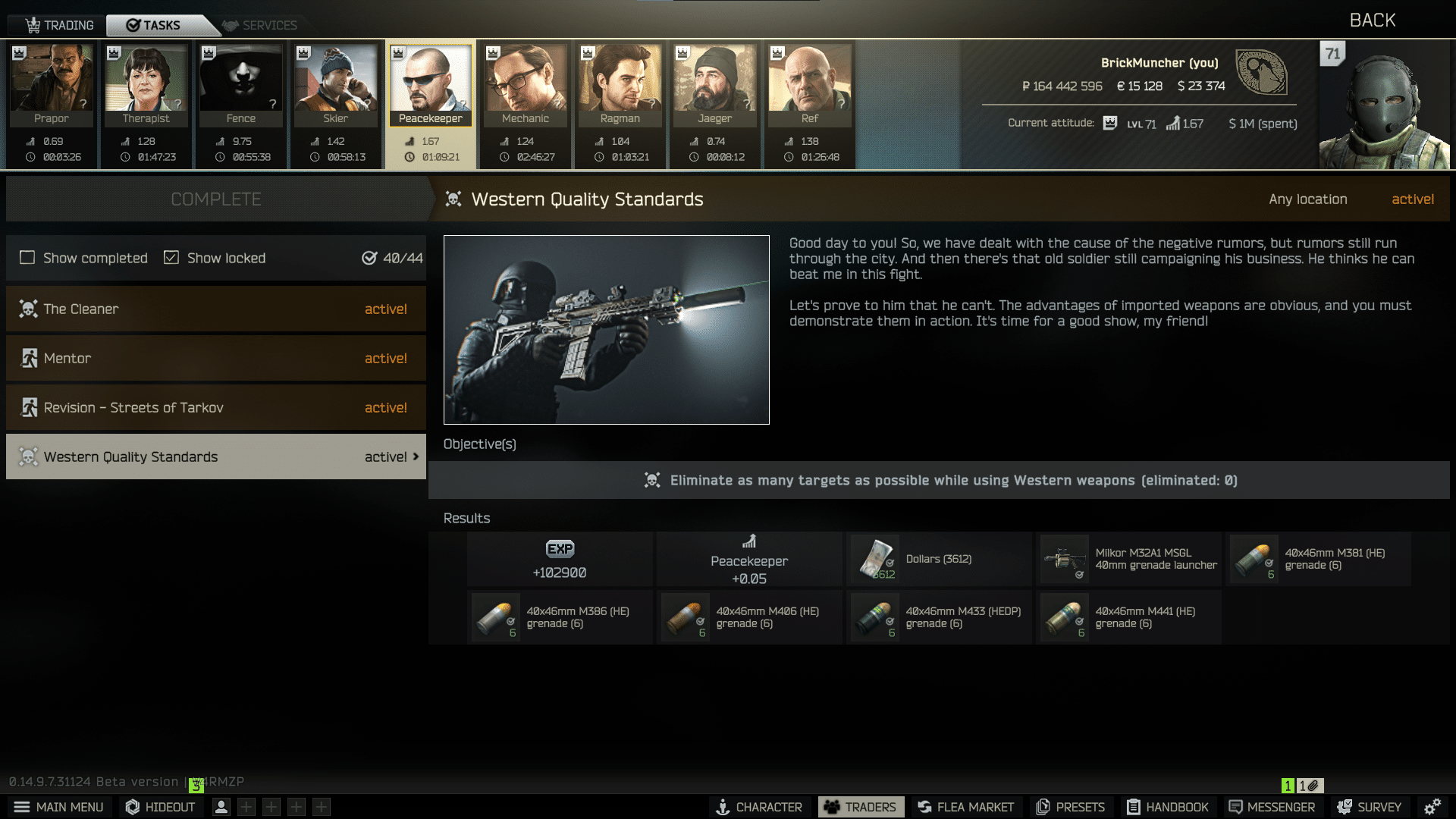Toggle the Show completed checkbox
1456x819 pixels.
(x=27, y=258)
